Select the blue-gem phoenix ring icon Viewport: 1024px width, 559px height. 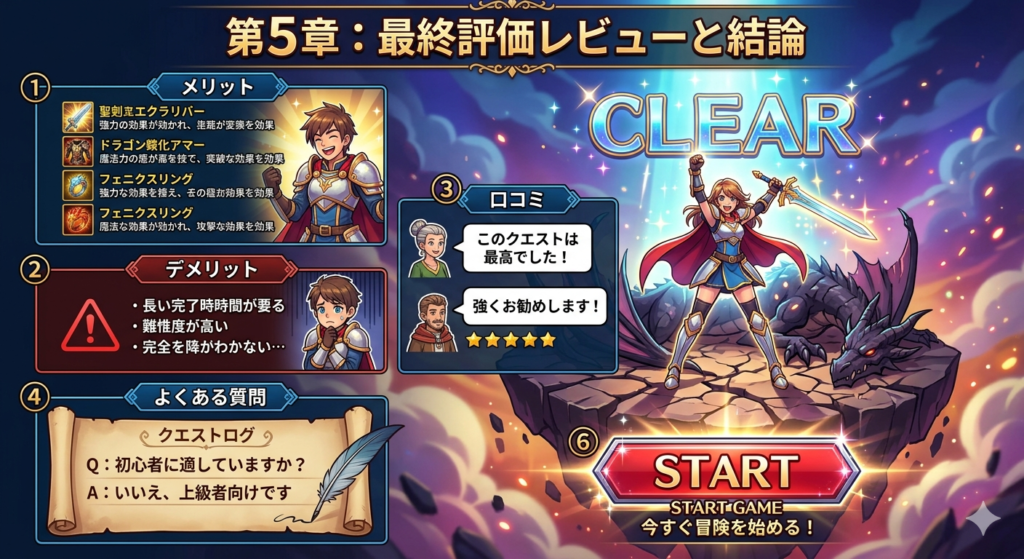[x=77, y=185]
